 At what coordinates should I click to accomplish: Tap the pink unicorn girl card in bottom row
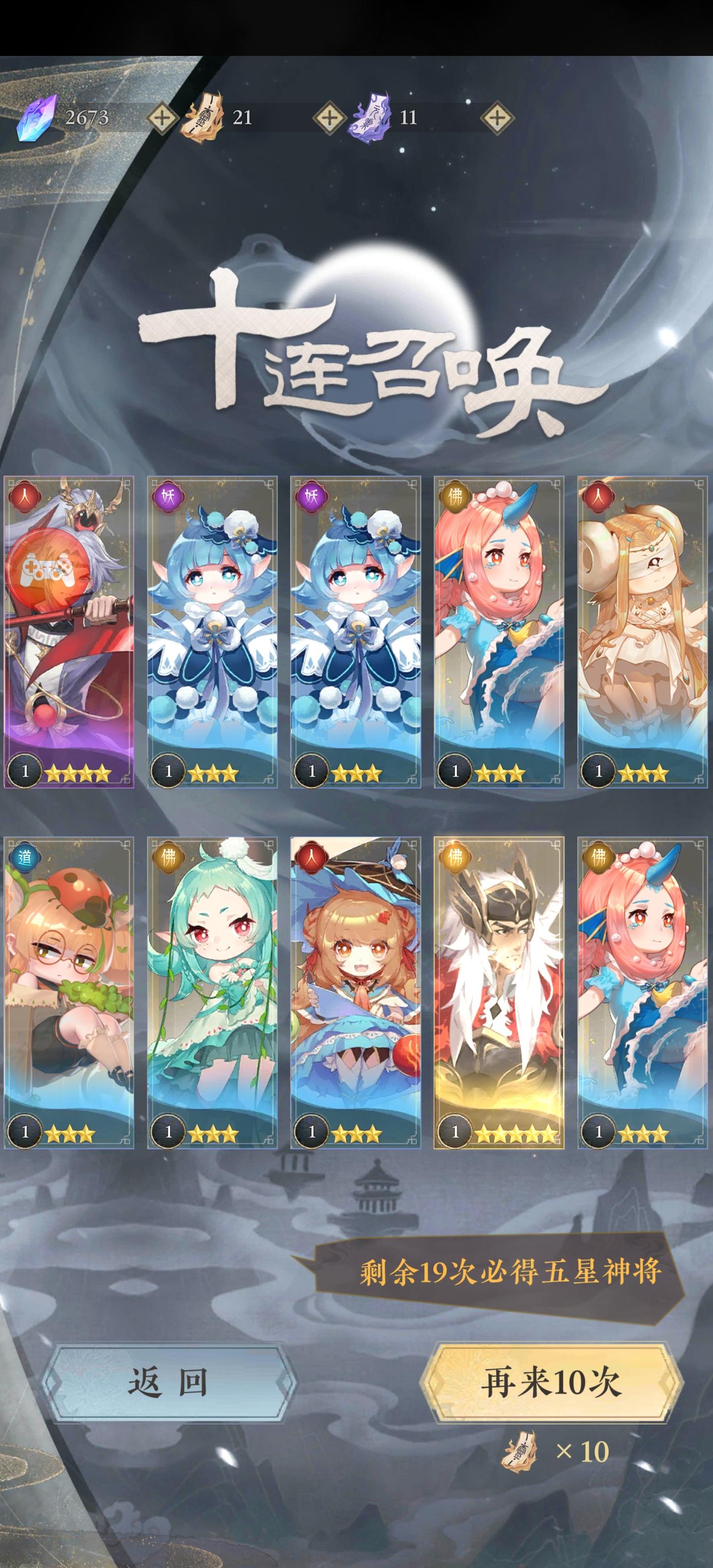(641, 1004)
